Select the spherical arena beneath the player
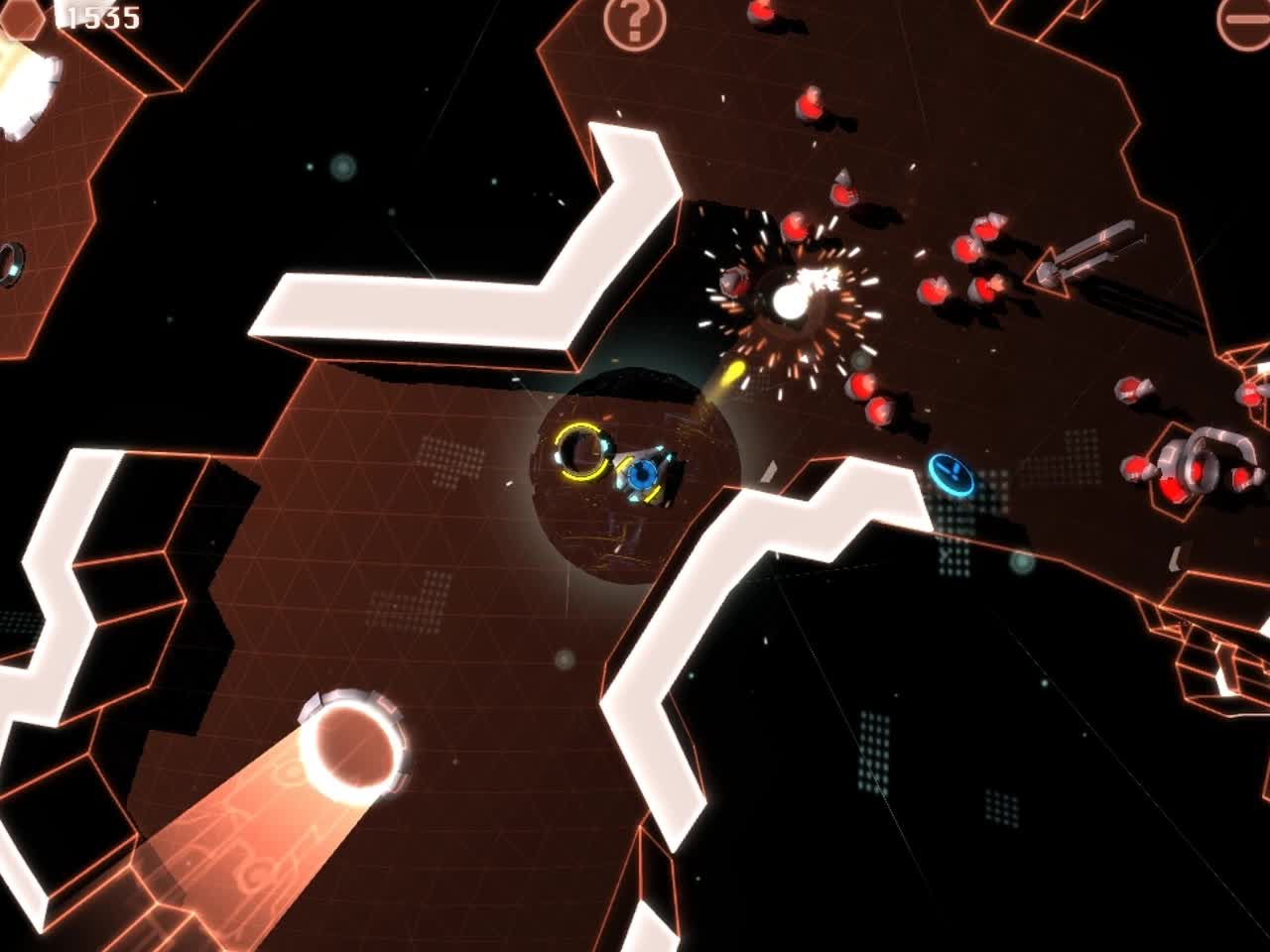 tap(635, 476)
